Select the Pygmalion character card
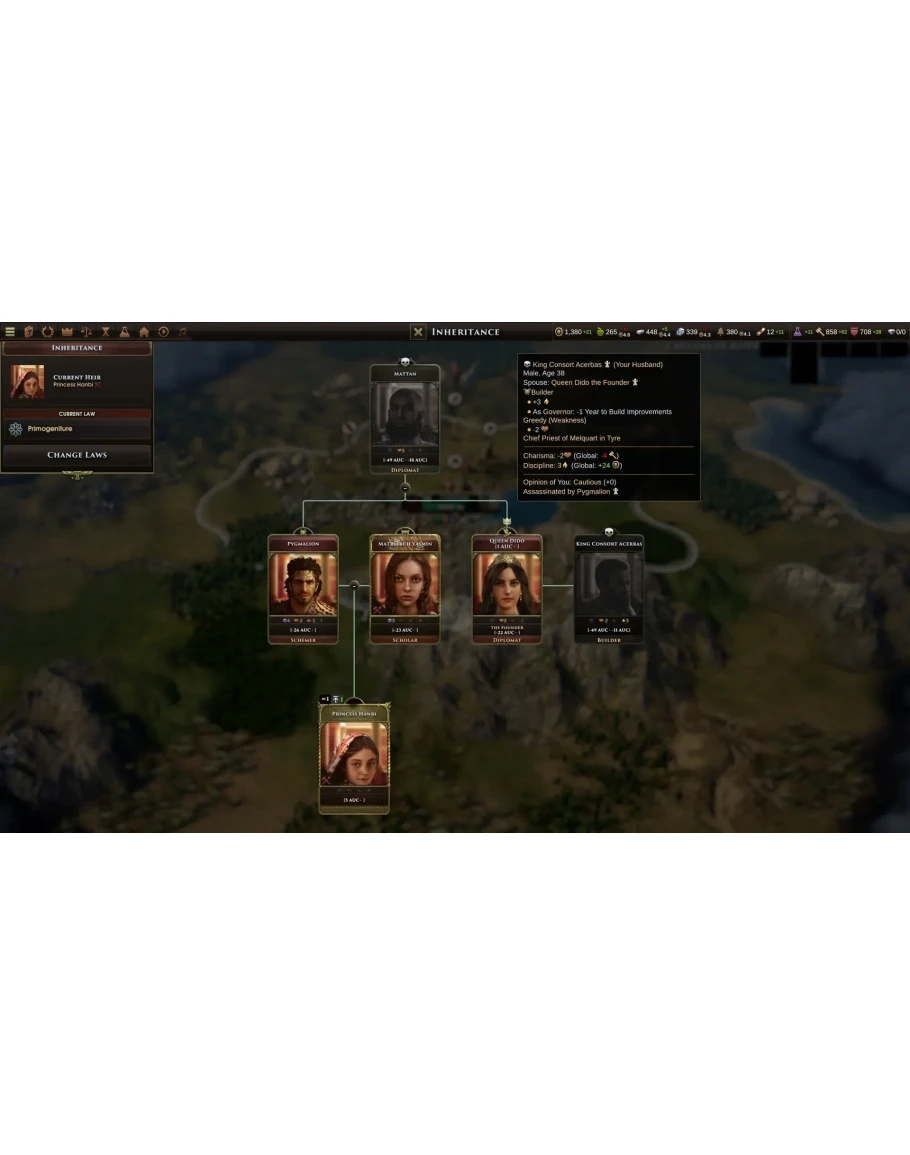 (x=303, y=590)
